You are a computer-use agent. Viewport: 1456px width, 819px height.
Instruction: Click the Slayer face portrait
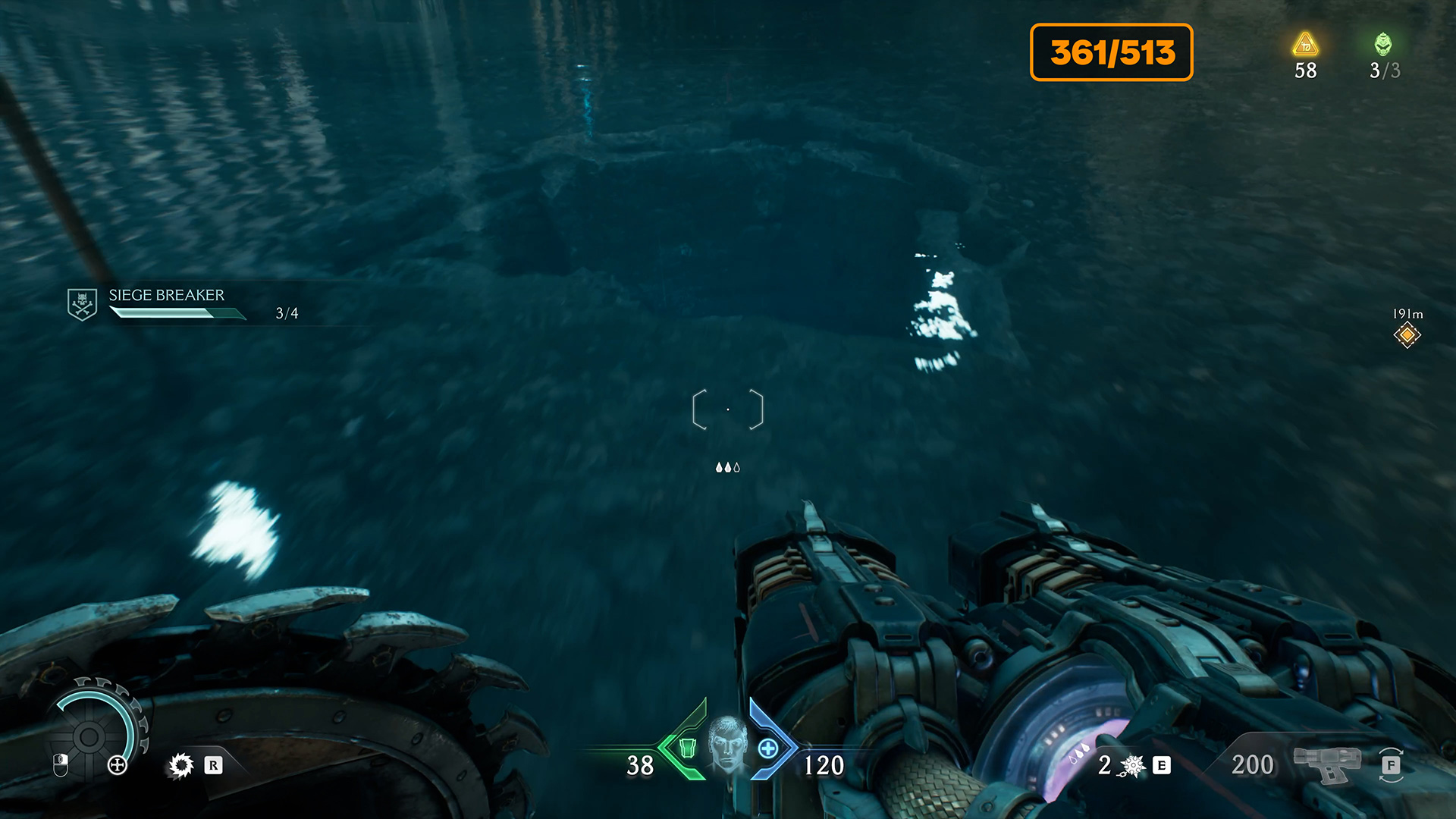click(727, 743)
